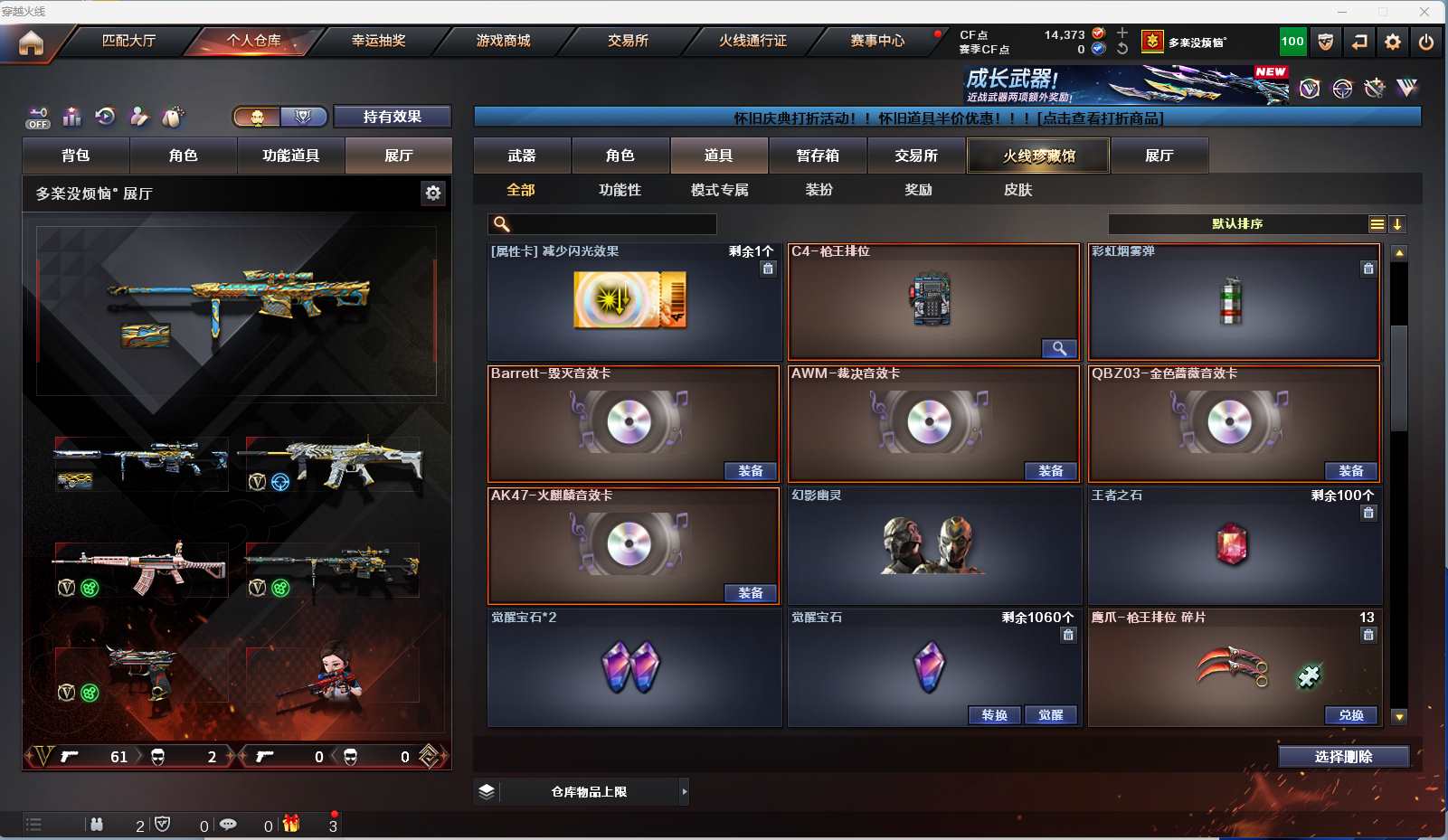The image size is (1448, 840).
Task: Open the 幸运抽奖 lucky draw page
Action: [378, 41]
